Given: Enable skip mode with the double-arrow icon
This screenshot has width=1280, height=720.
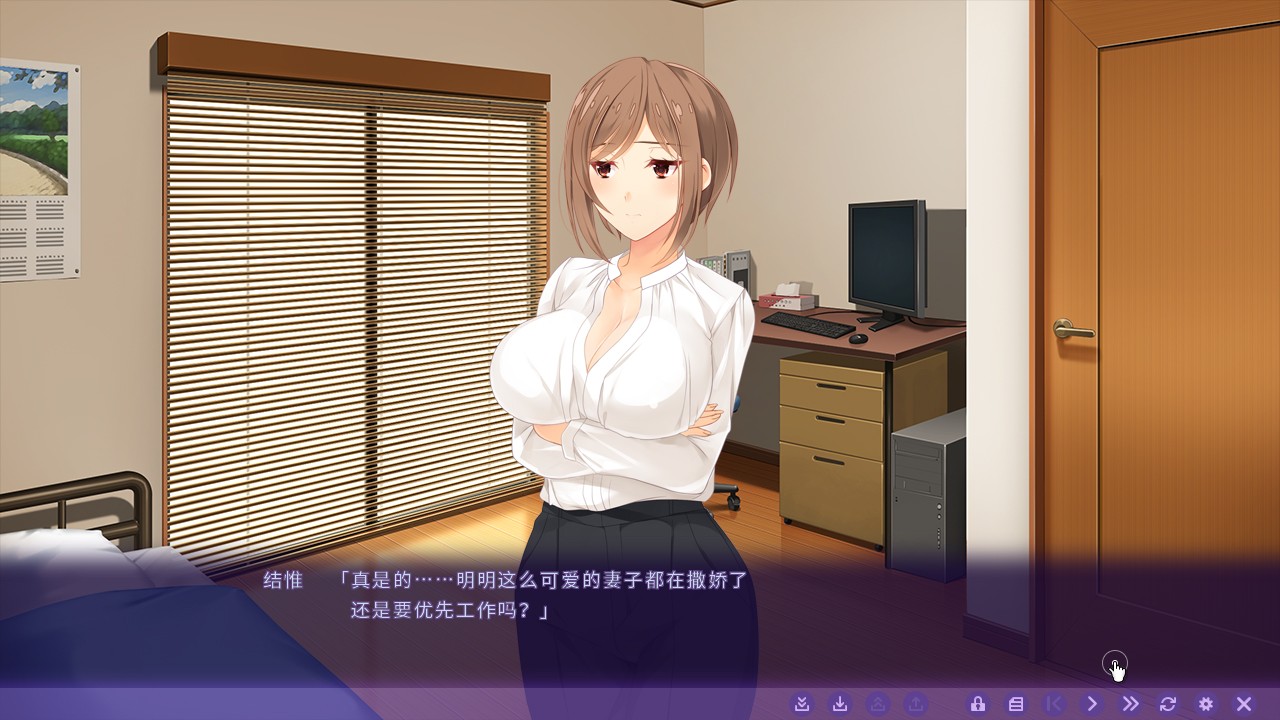Looking at the screenshot, I should click(1130, 703).
